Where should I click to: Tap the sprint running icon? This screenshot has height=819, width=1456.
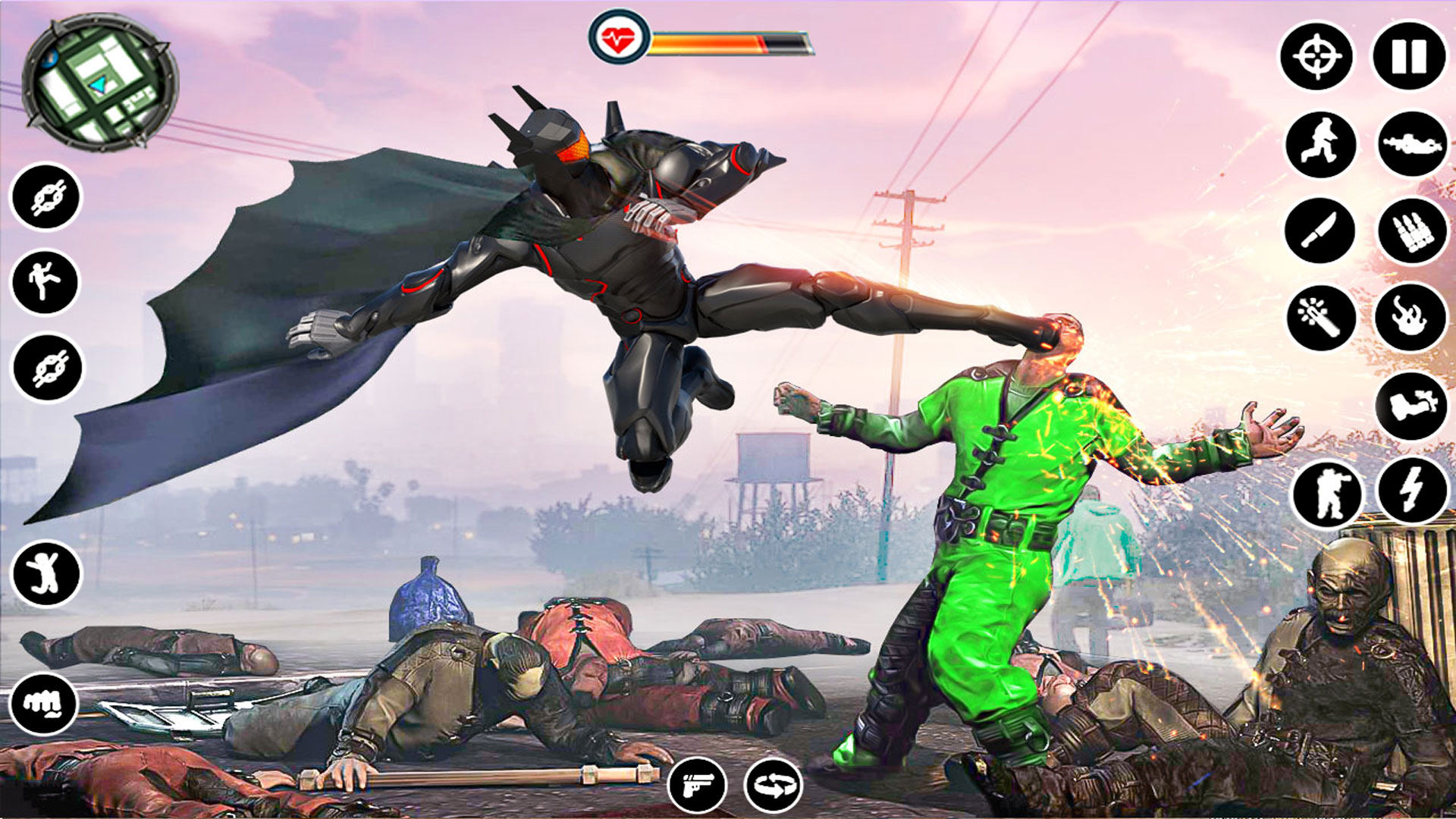point(1319,143)
